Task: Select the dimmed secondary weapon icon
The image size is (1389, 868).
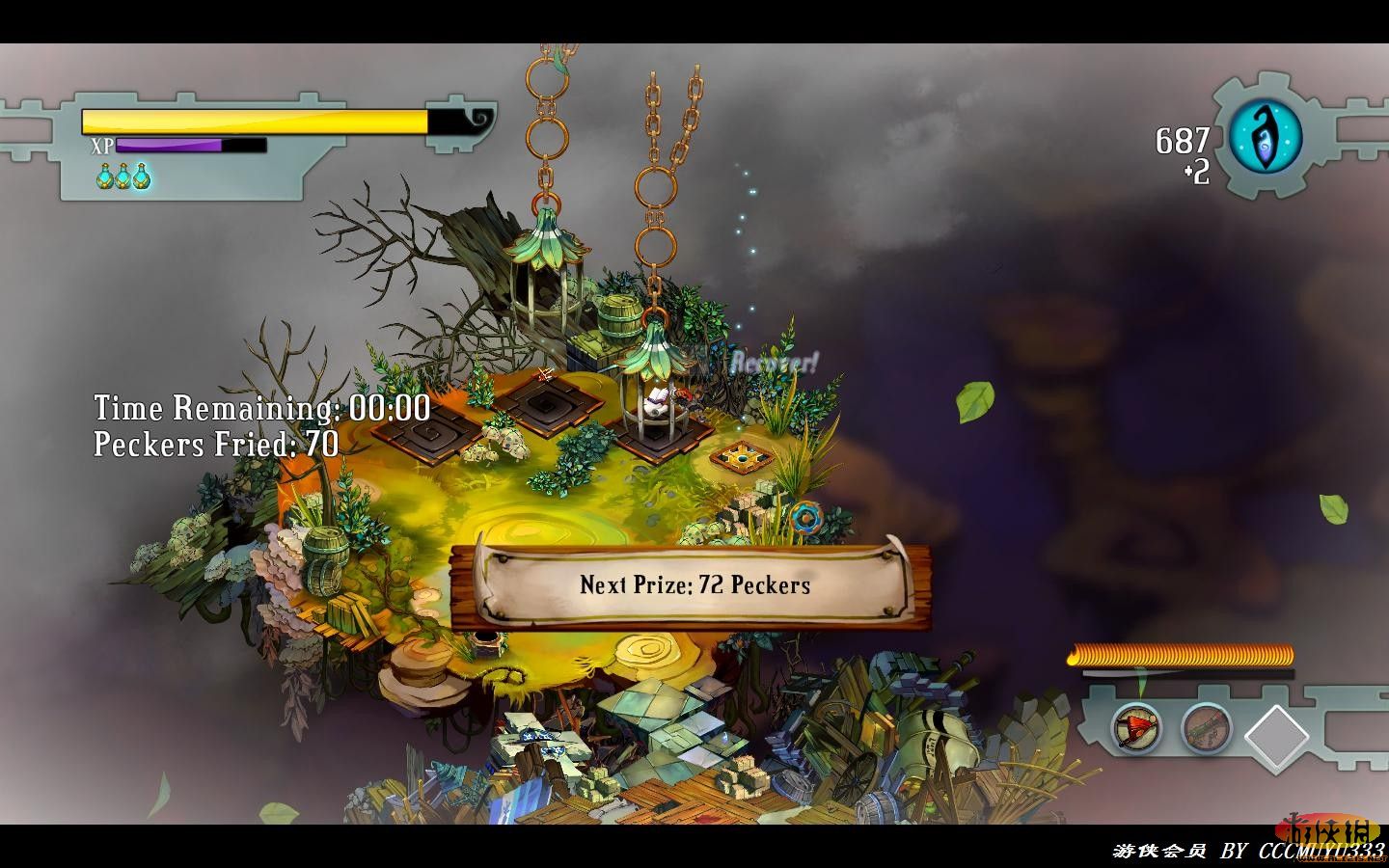Action: point(1205,726)
